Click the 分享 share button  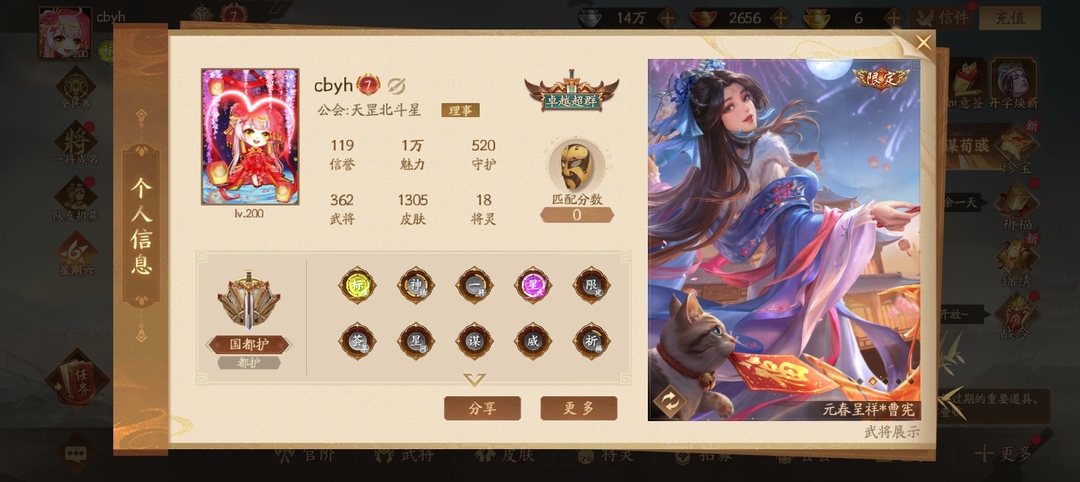[482, 408]
